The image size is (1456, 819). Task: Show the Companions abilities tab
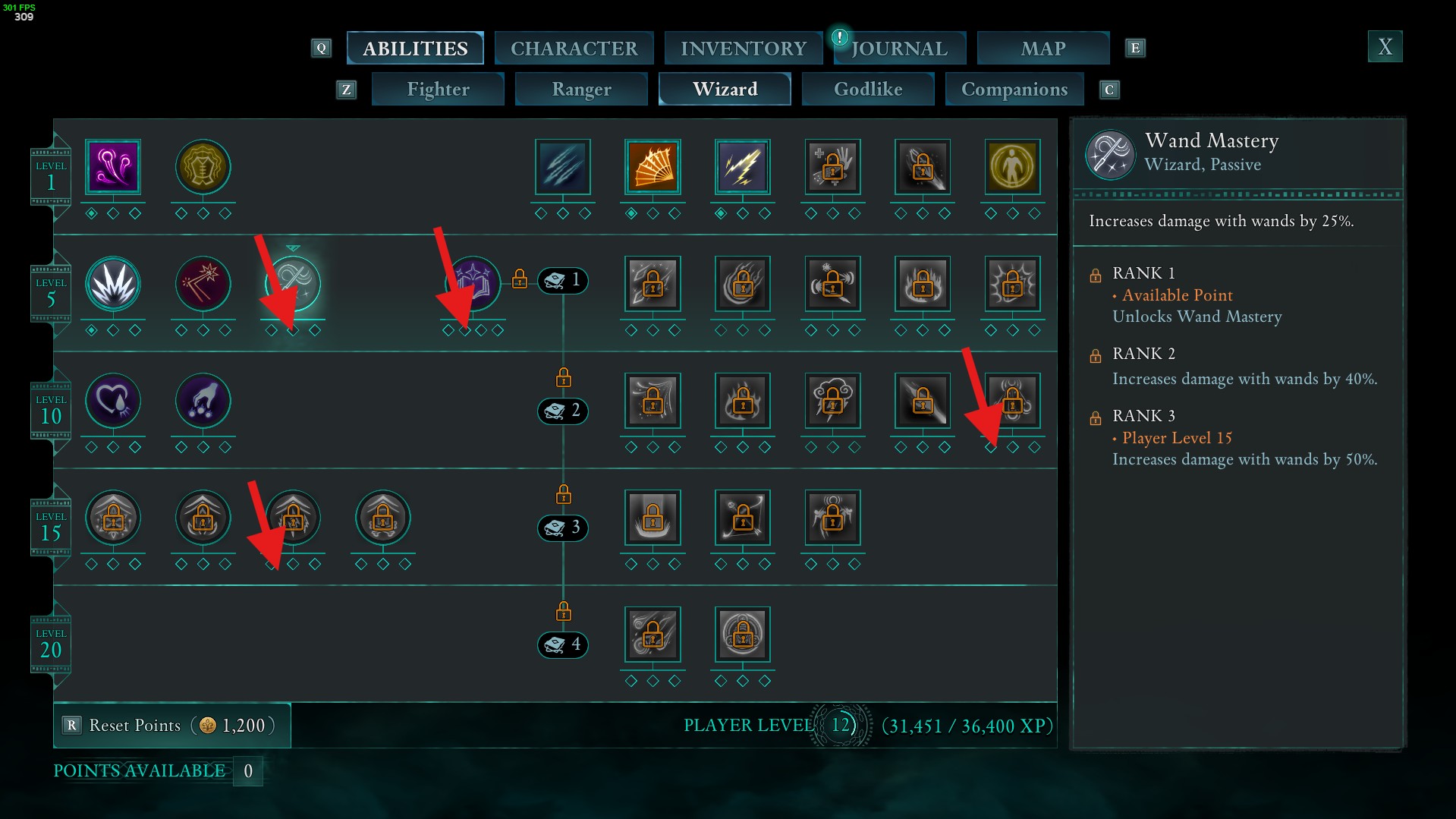coord(1014,90)
